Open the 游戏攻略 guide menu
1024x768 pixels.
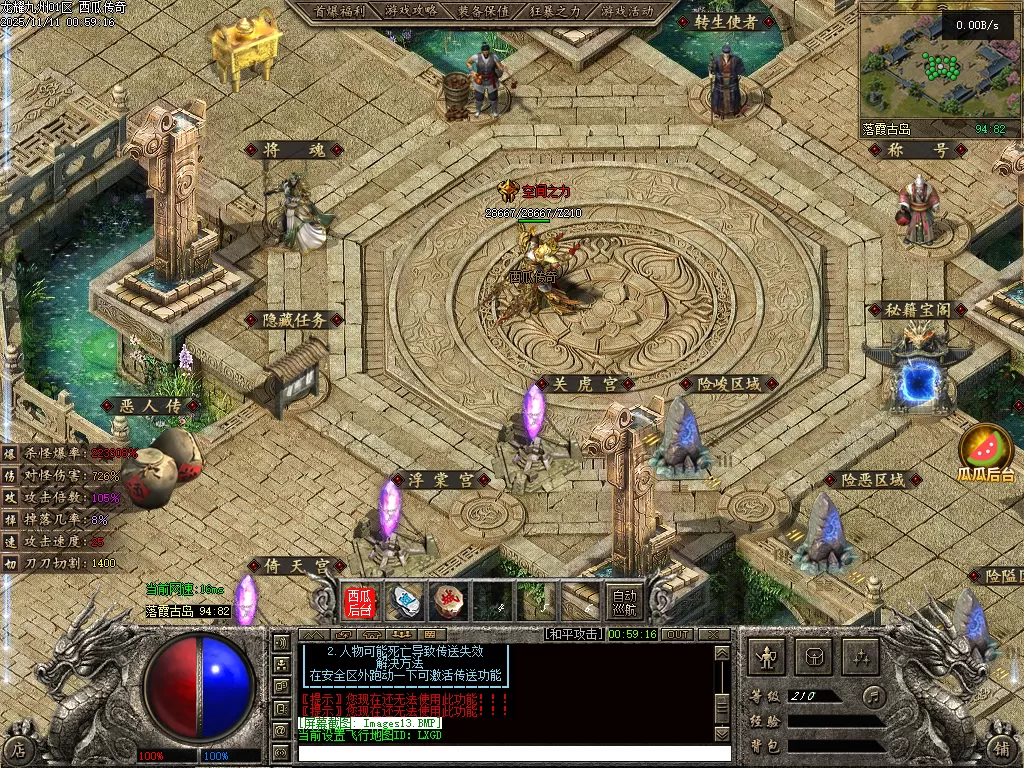410,11
